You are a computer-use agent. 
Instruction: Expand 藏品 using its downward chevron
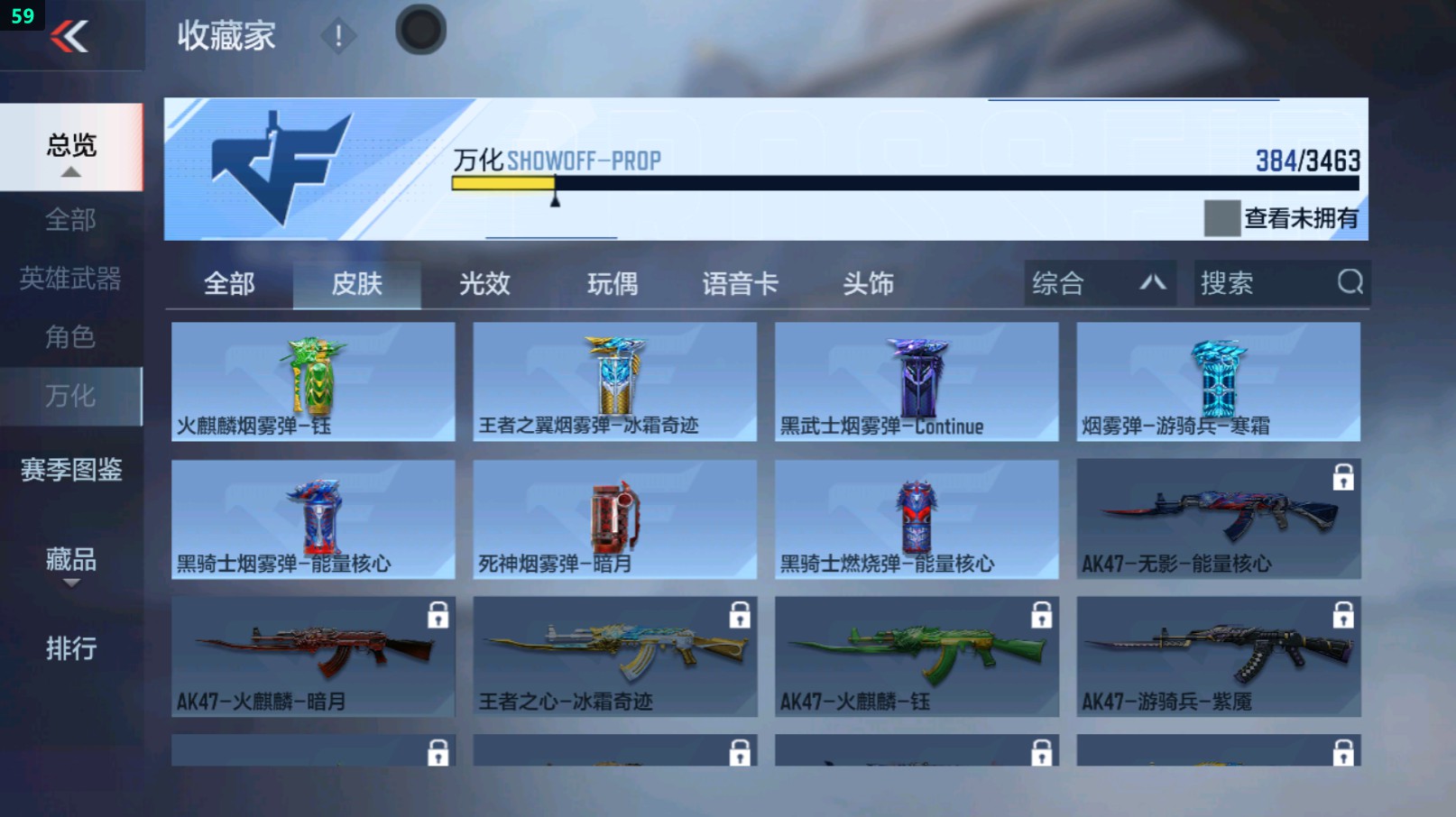pos(69,584)
